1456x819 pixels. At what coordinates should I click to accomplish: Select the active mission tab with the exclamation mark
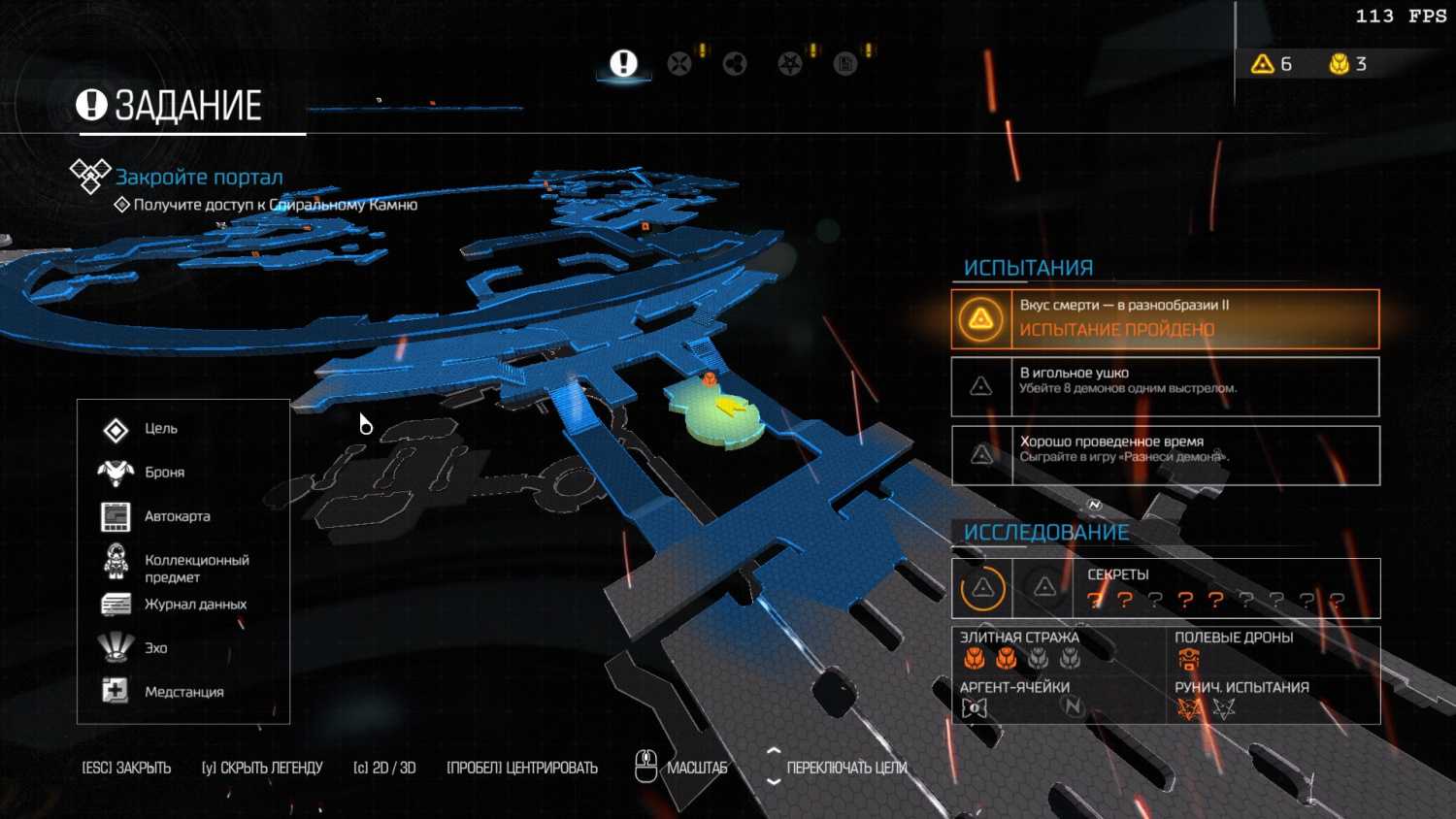coord(623,64)
